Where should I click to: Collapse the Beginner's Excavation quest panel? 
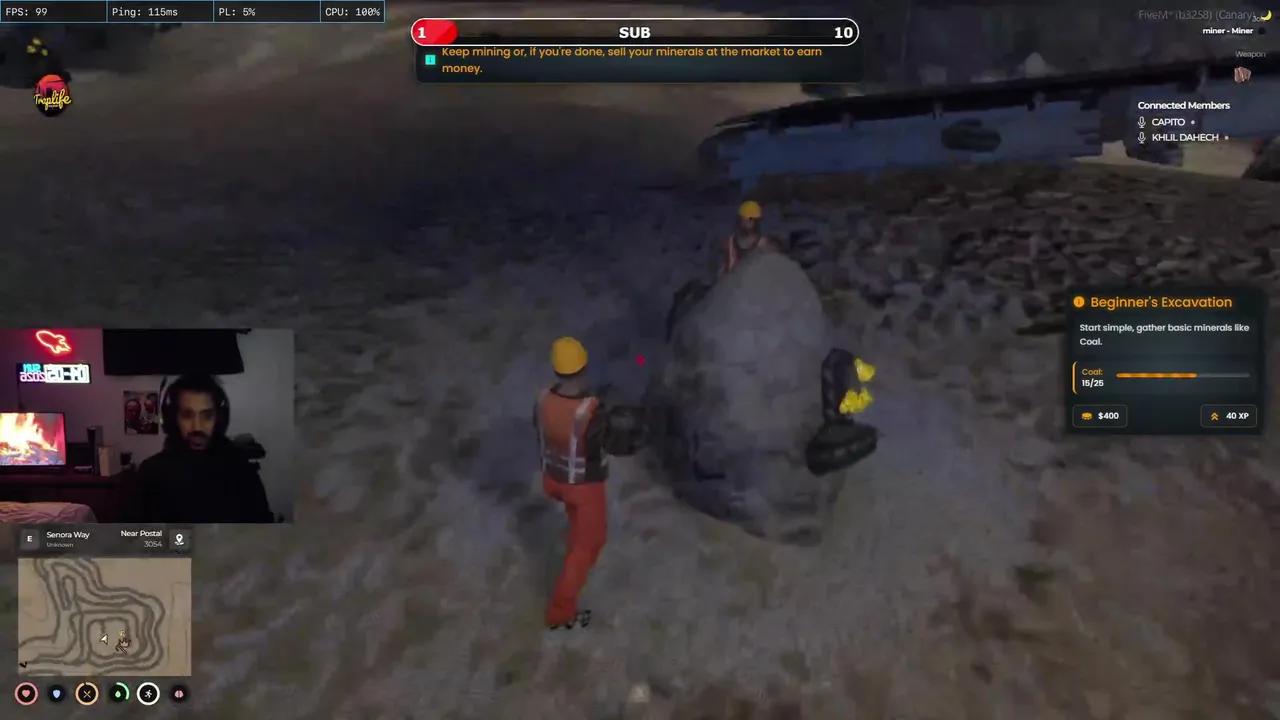point(1161,301)
